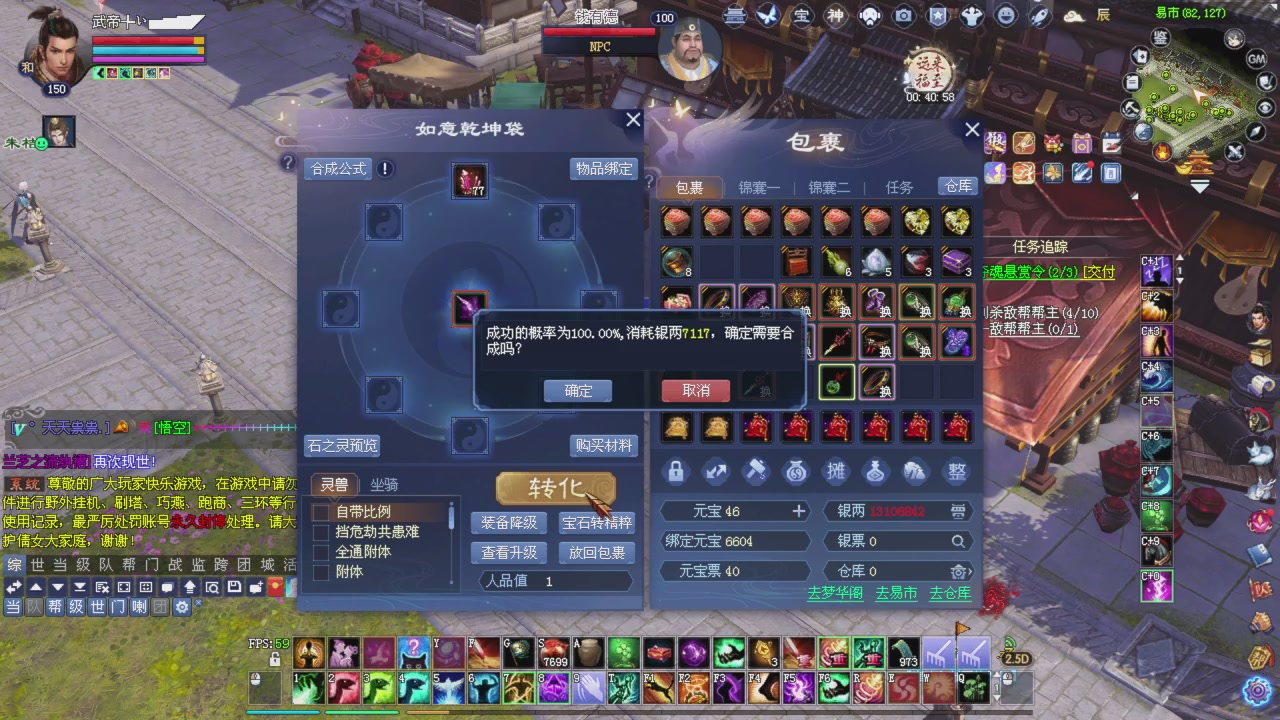Image resolution: width=1280 pixels, height=720 pixels.
Task: Click the lock icon in the bag toolbar
Action: click(x=676, y=471)
